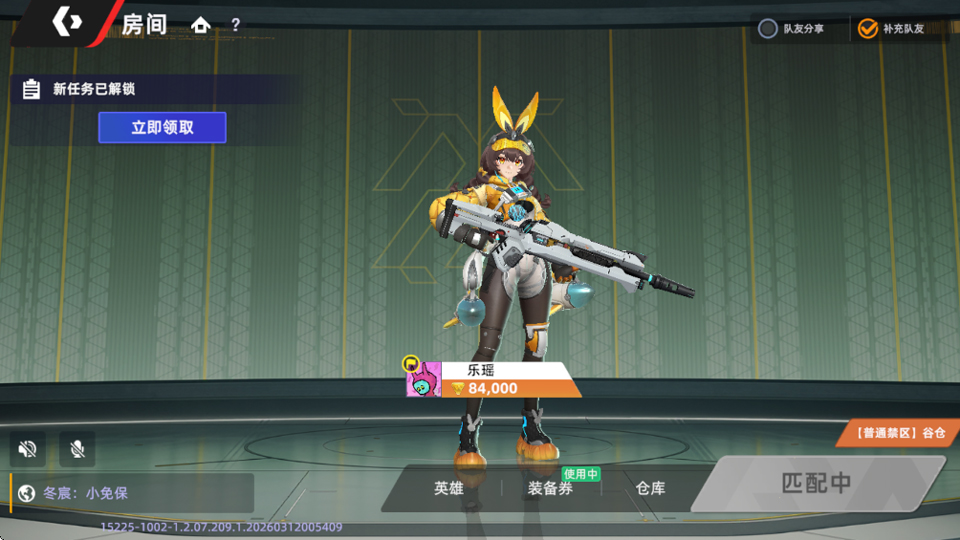Screen dimensions: 960x540
Task: Click the 匹配中 matchmaking button
Action: pyautogui.click(x=816, y=483)
